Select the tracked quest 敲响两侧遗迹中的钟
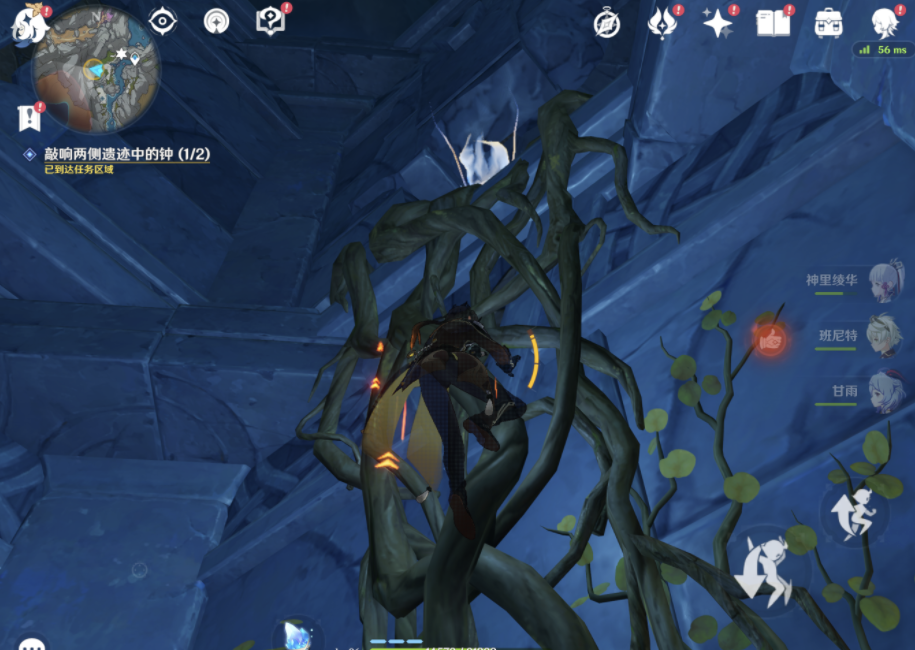Viewport: 915px width, 650px height. point(117,155)
